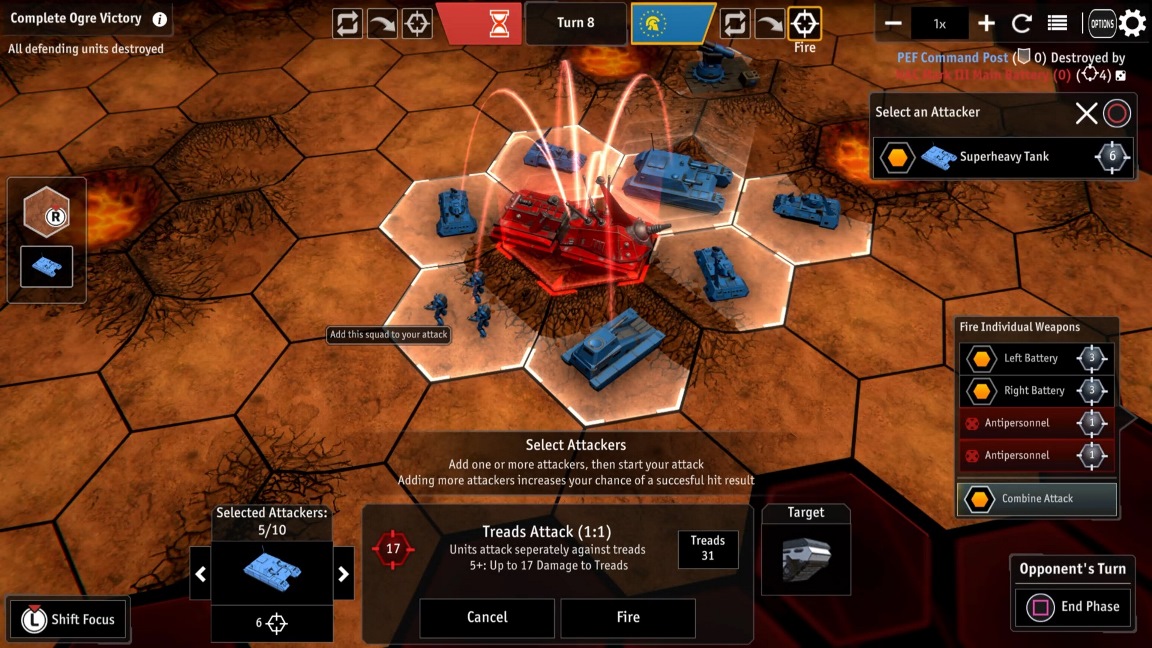
Task: Select the Superheavy Tank attacker
Action: (x=1003, y=157)
